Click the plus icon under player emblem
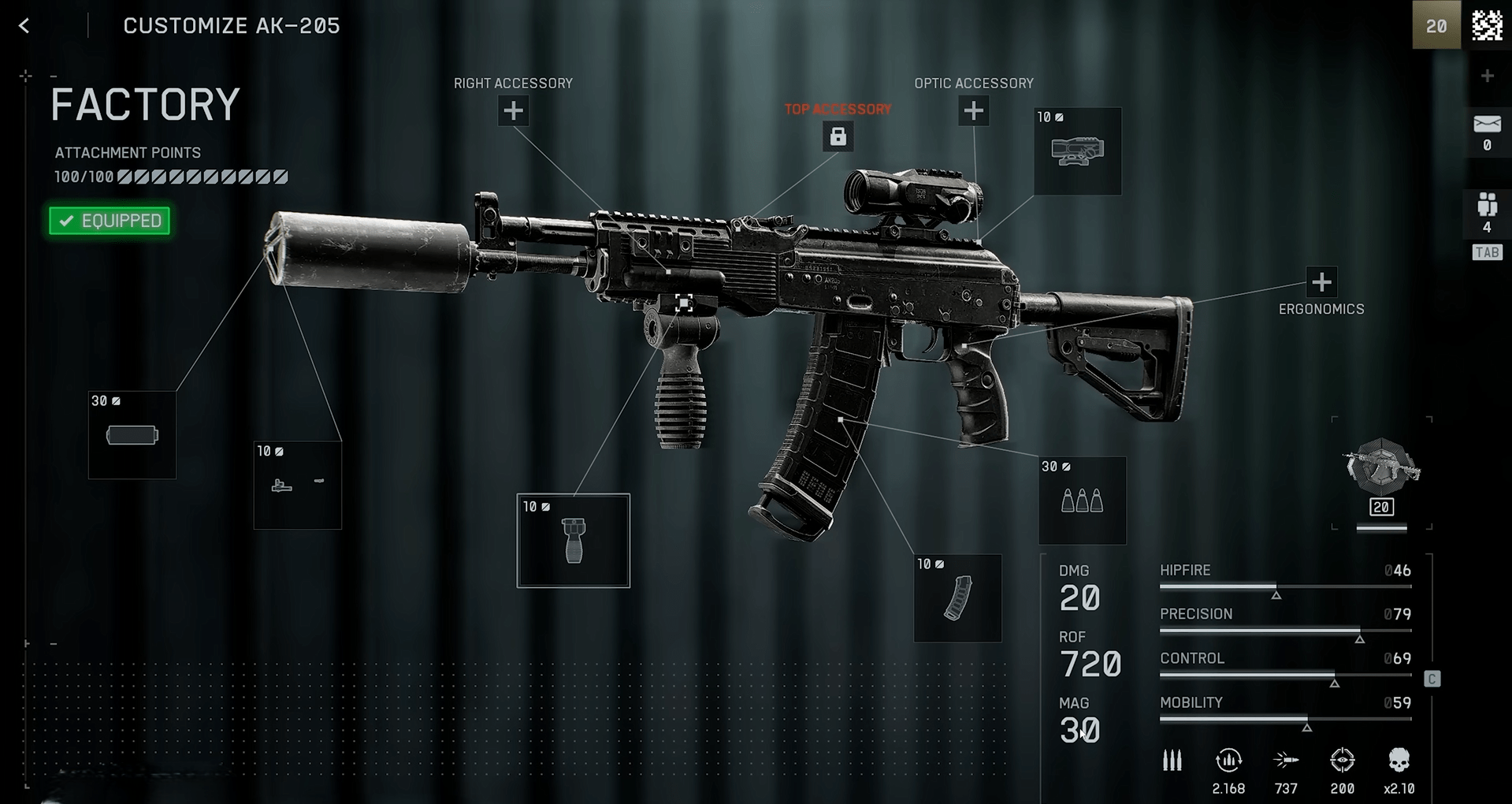 (1487, 76)
